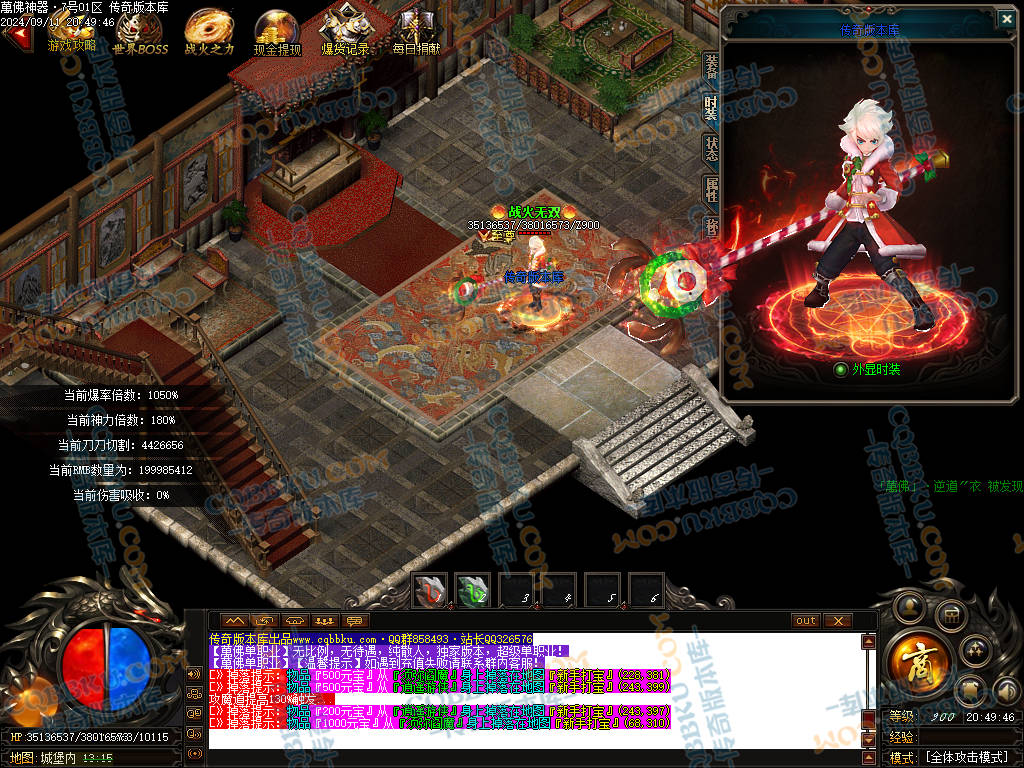The height and width of the screenshot is (768, 1024).
Task: Use the red item in hotbar slot 1
Action: (x=430, y=590)
